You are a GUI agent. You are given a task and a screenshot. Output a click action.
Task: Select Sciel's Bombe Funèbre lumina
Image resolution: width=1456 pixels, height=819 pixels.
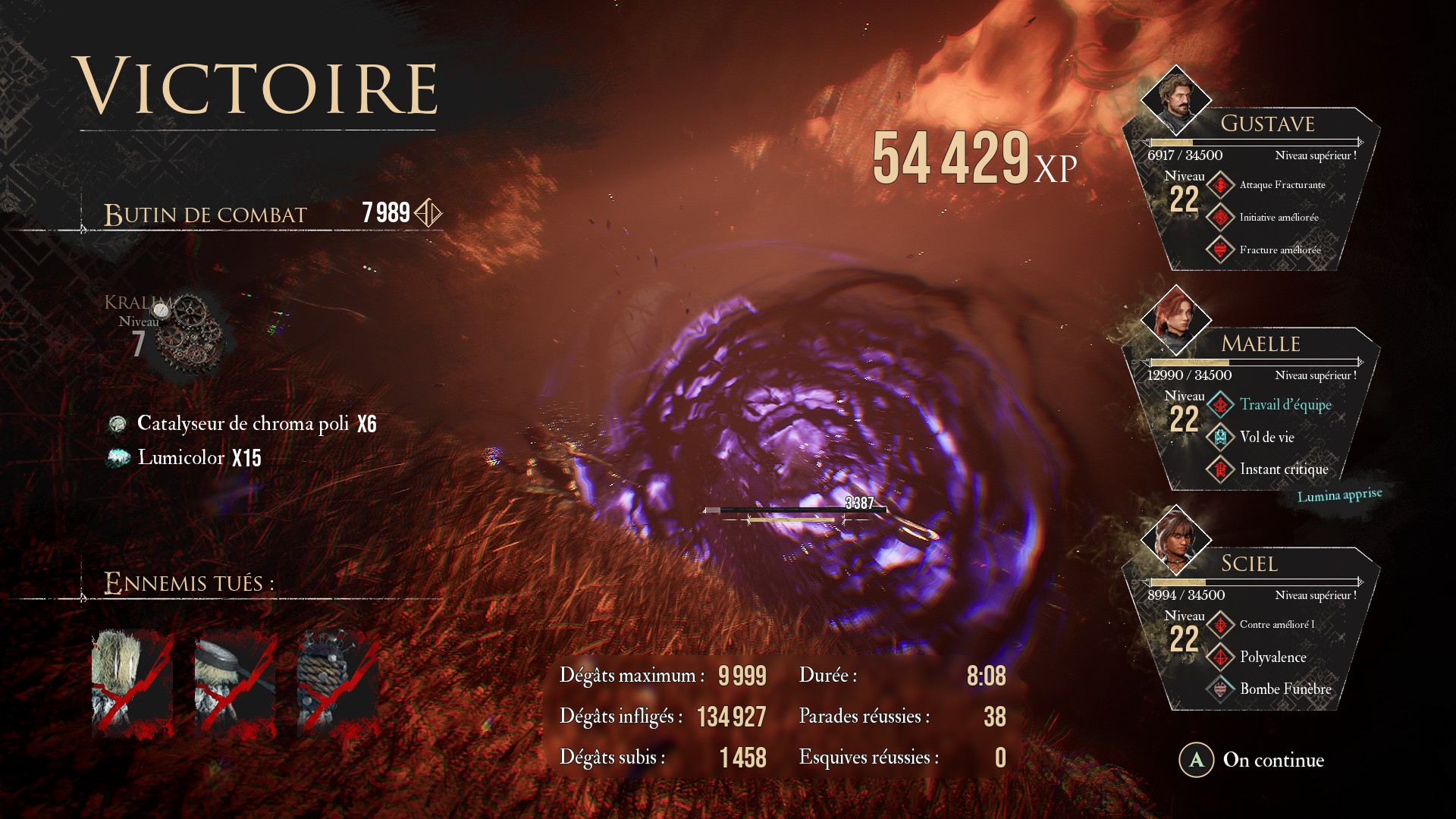coord(1285,689)
